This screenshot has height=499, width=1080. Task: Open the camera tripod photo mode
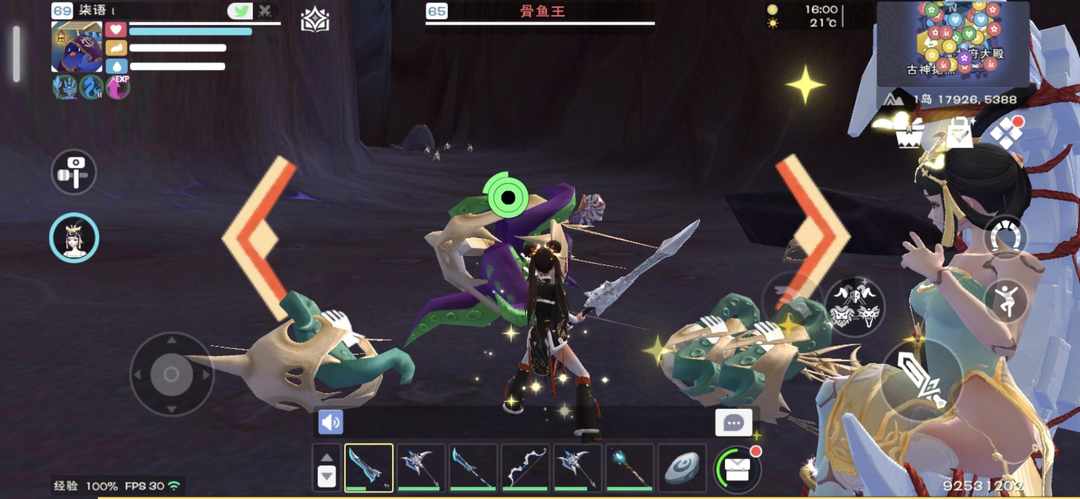pos(73,172)
